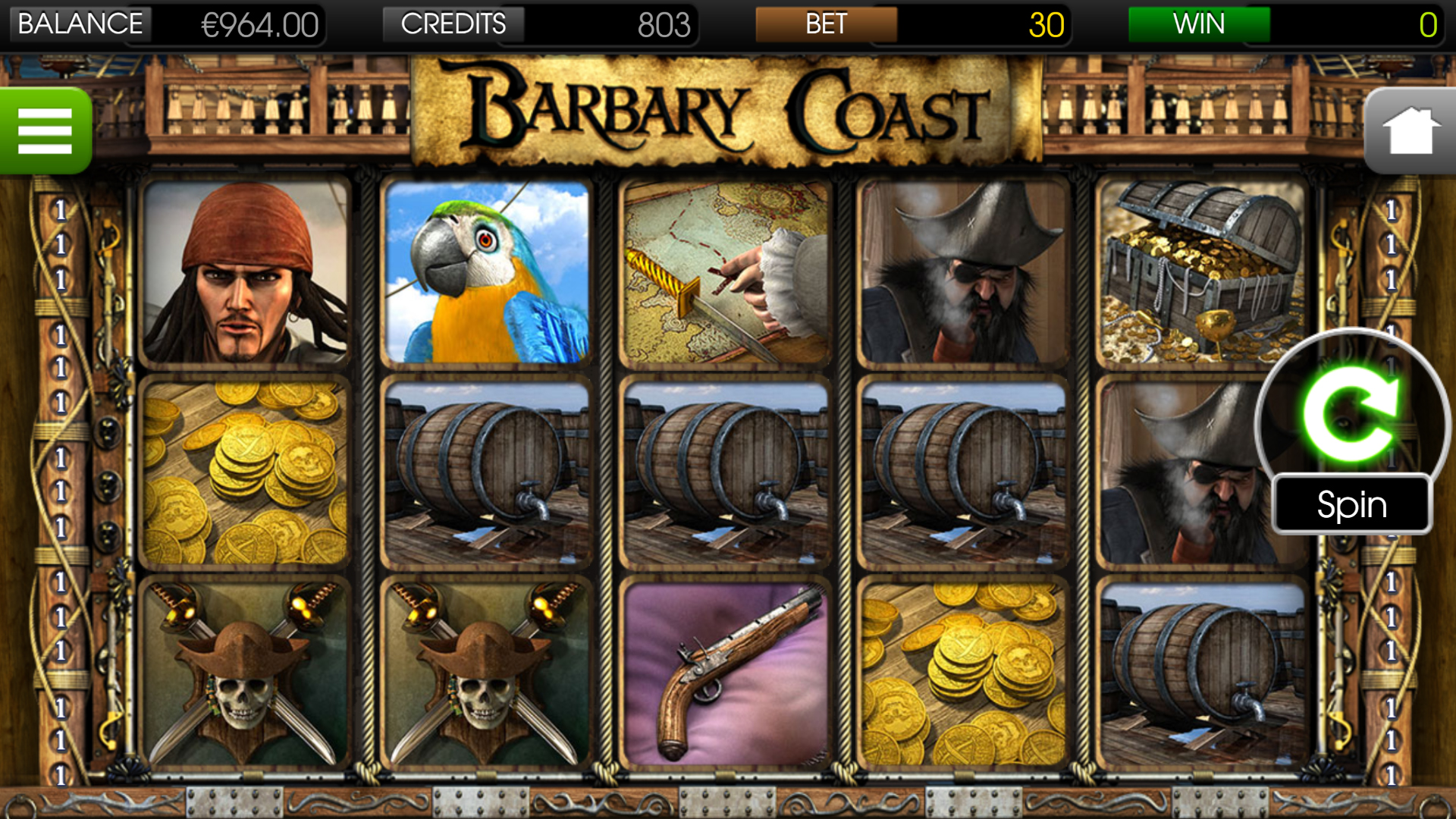Click the BET label to adjust wager

(827, 24)
